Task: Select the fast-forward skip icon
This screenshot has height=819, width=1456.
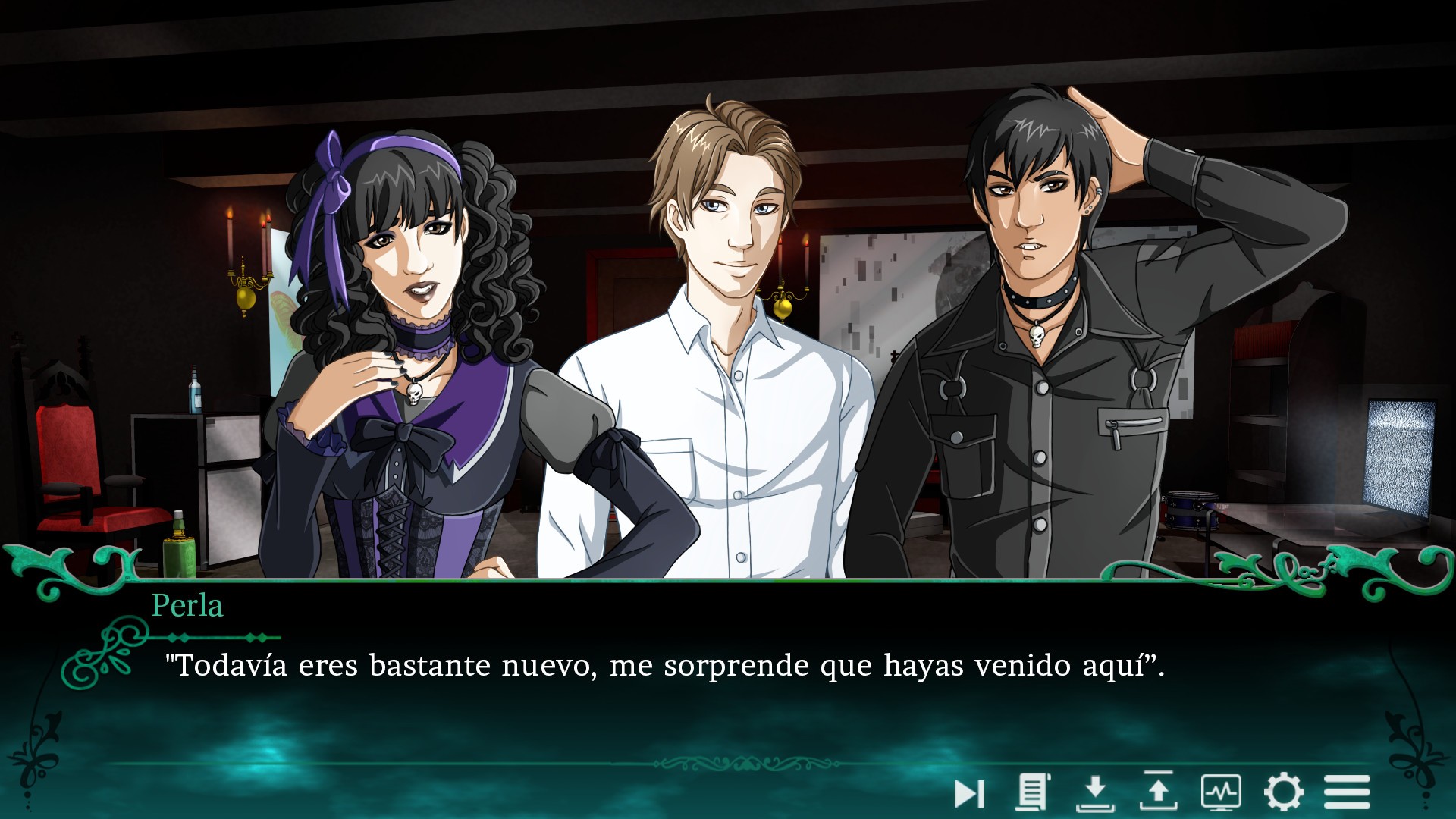Action: (x=968, y=791)
